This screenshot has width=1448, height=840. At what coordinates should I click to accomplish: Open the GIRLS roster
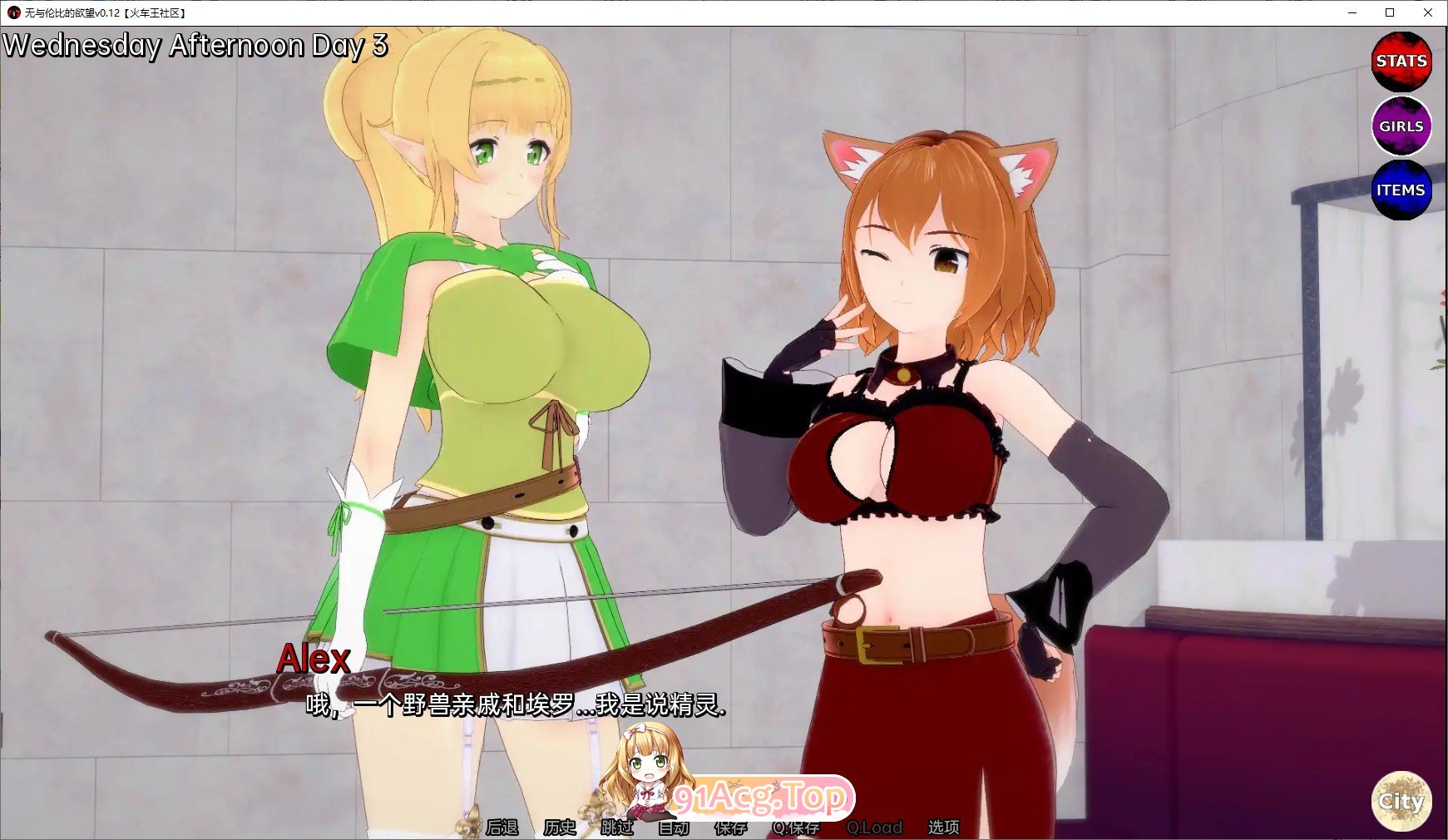coord(1402,126)
